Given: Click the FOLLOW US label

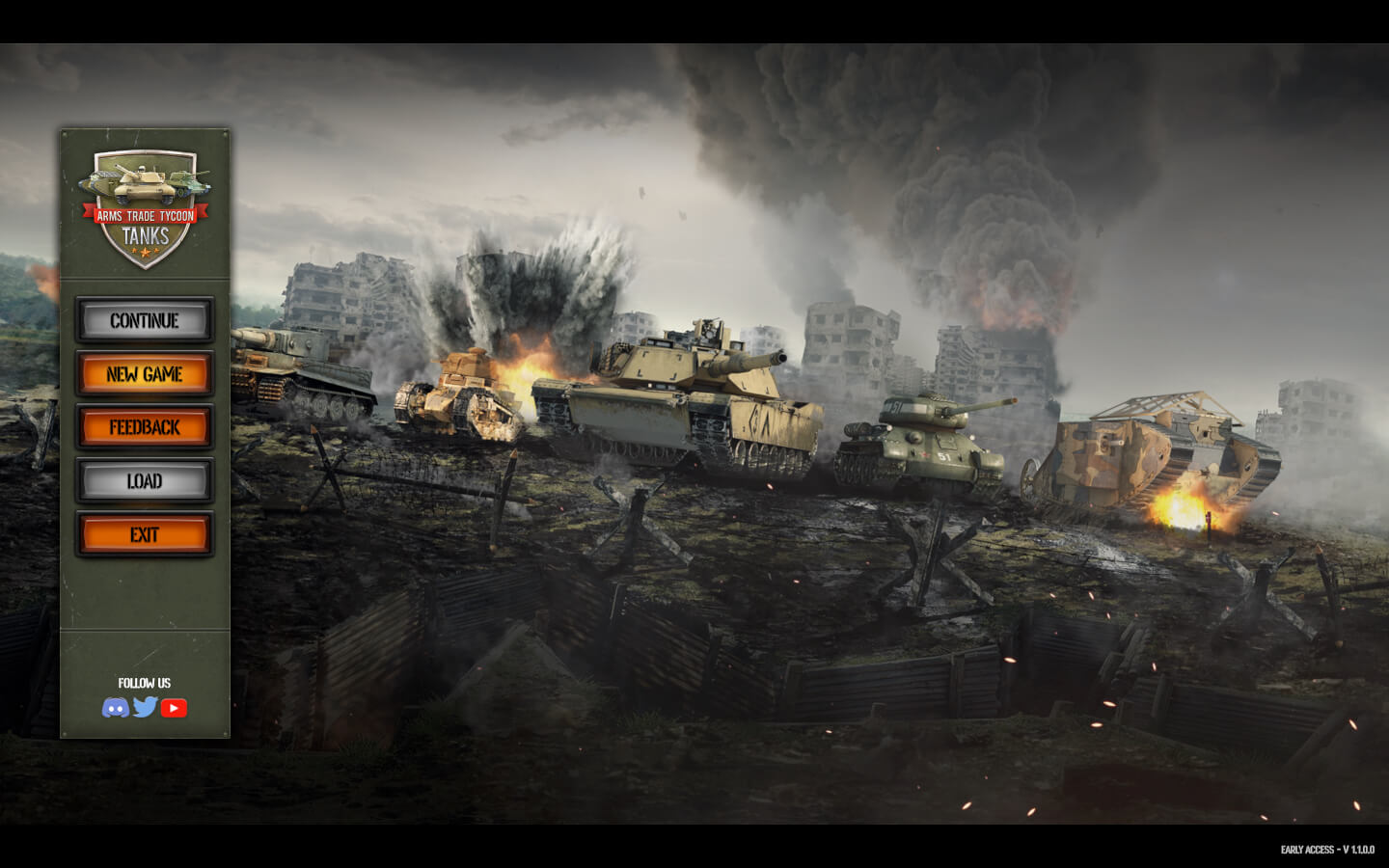Looking at the screenshot, I should click(x=144, y=683).
